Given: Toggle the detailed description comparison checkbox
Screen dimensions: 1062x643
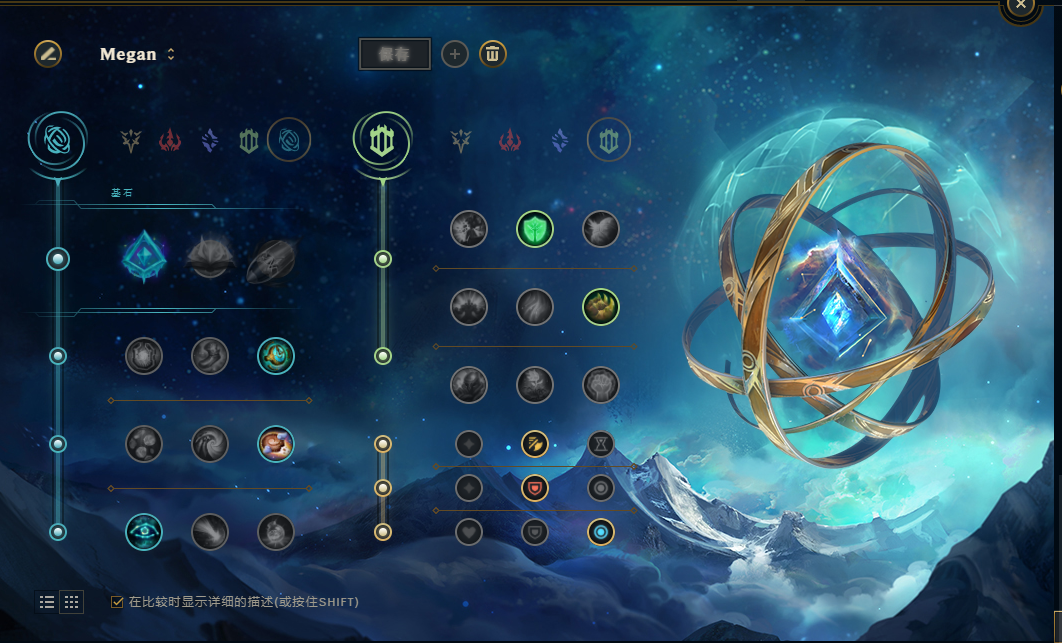Looking at the screenshot, I should click(x=118, y=602).
